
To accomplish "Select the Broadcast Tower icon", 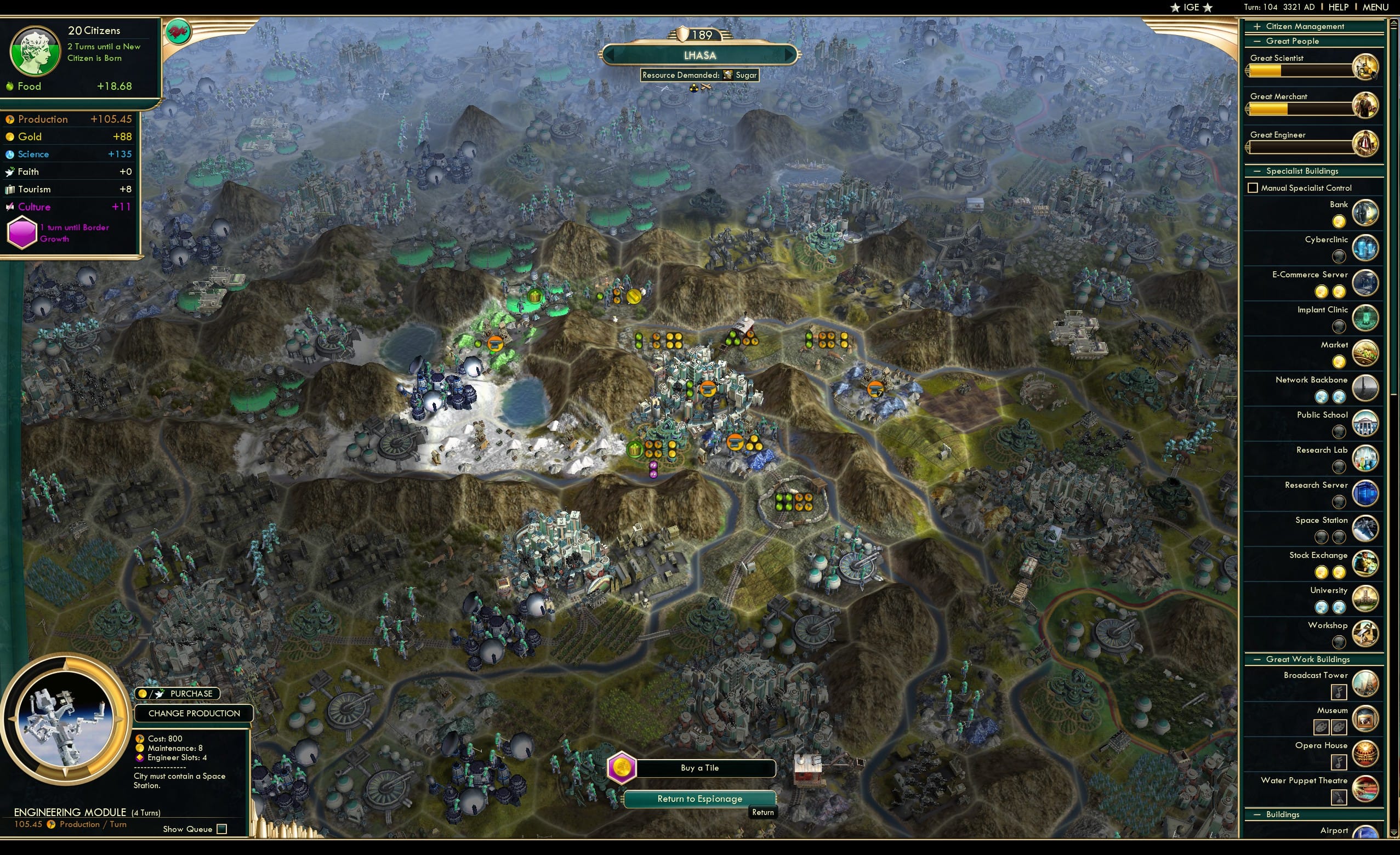I will [1367, 683].
